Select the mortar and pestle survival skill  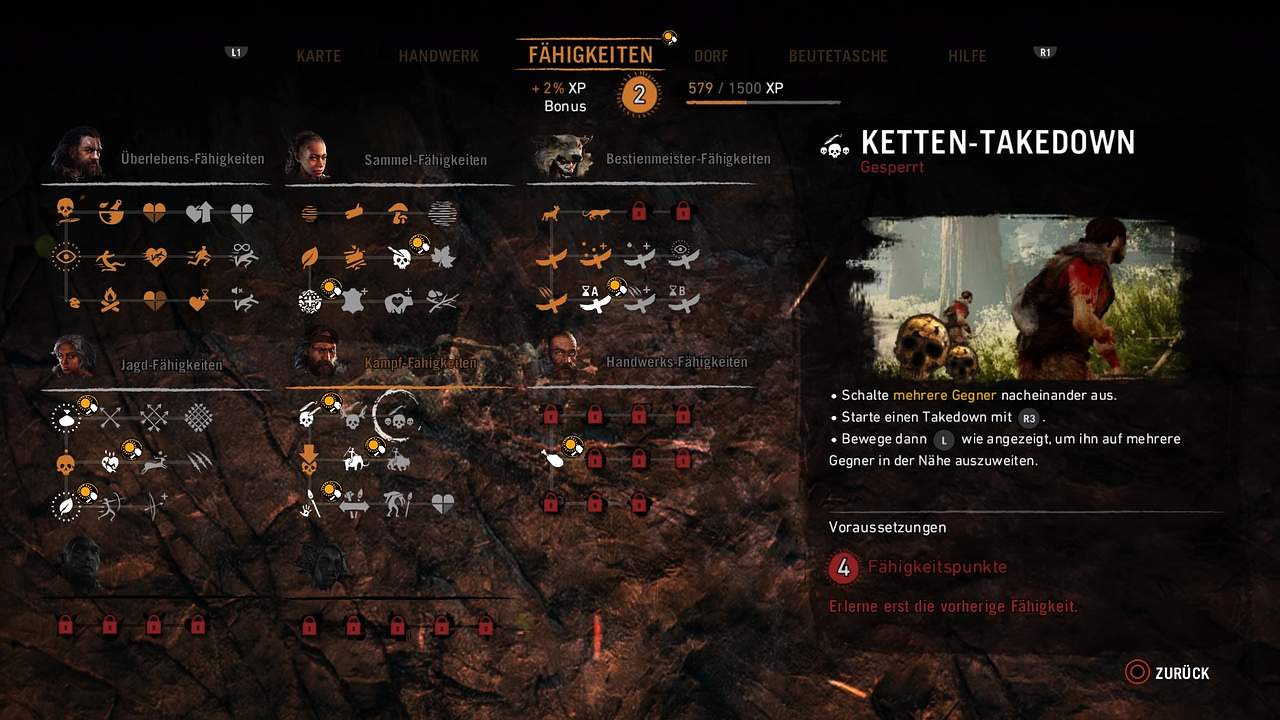110,212
